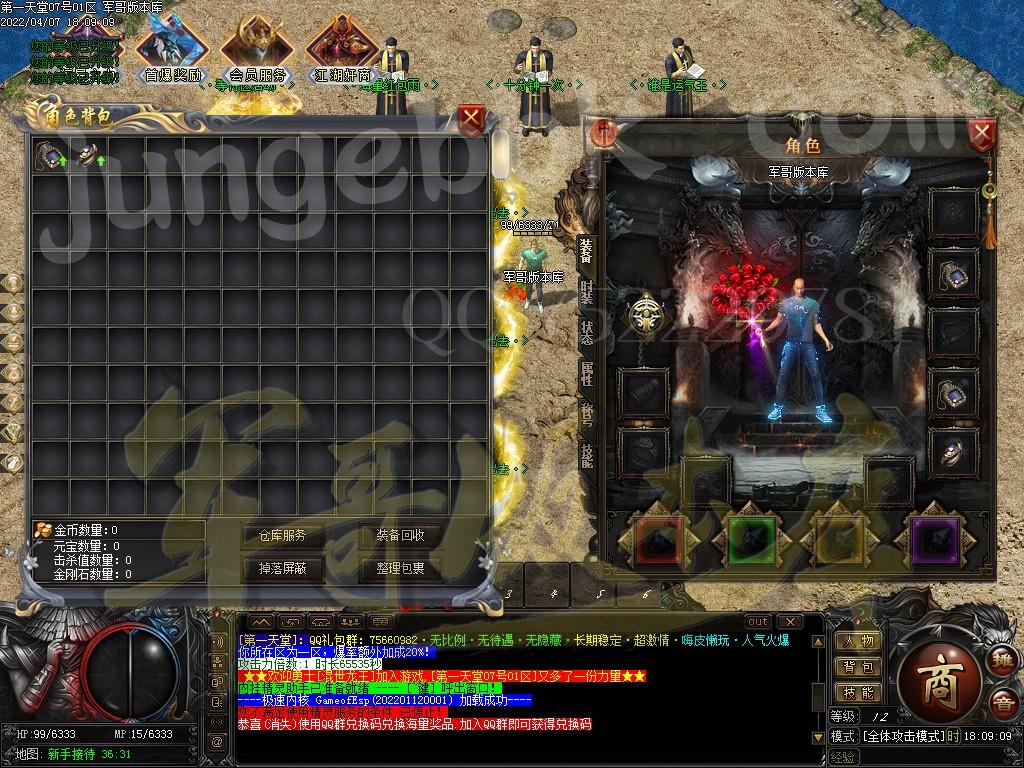Select the purple-framed equipment slot
This screenshot has height=768, width=1024.
click(936, 541)
